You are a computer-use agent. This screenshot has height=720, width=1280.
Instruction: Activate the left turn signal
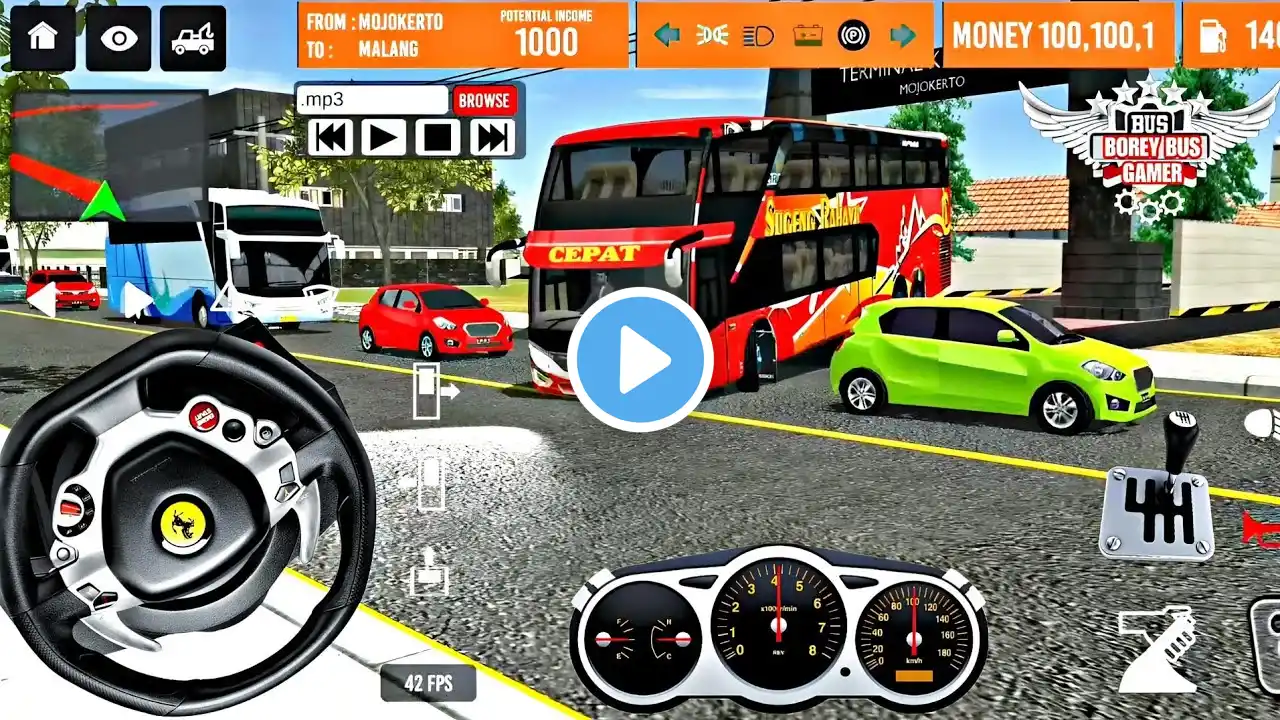point(666,36)
